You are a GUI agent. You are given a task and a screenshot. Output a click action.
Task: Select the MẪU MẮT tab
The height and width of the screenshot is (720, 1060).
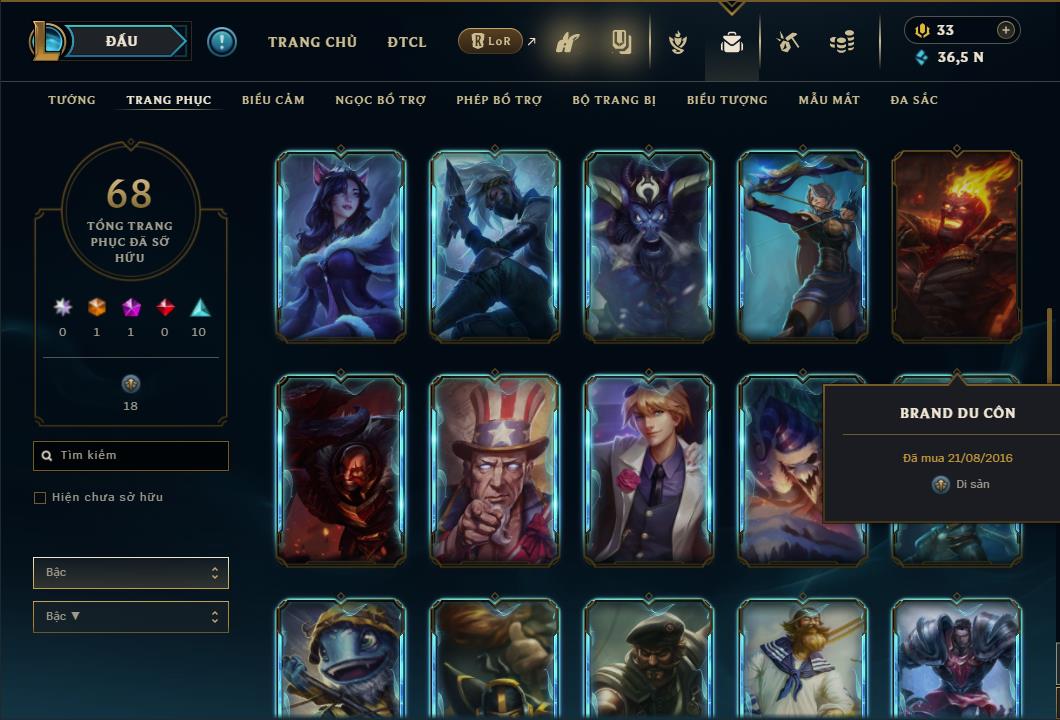[x=829, y=100]
